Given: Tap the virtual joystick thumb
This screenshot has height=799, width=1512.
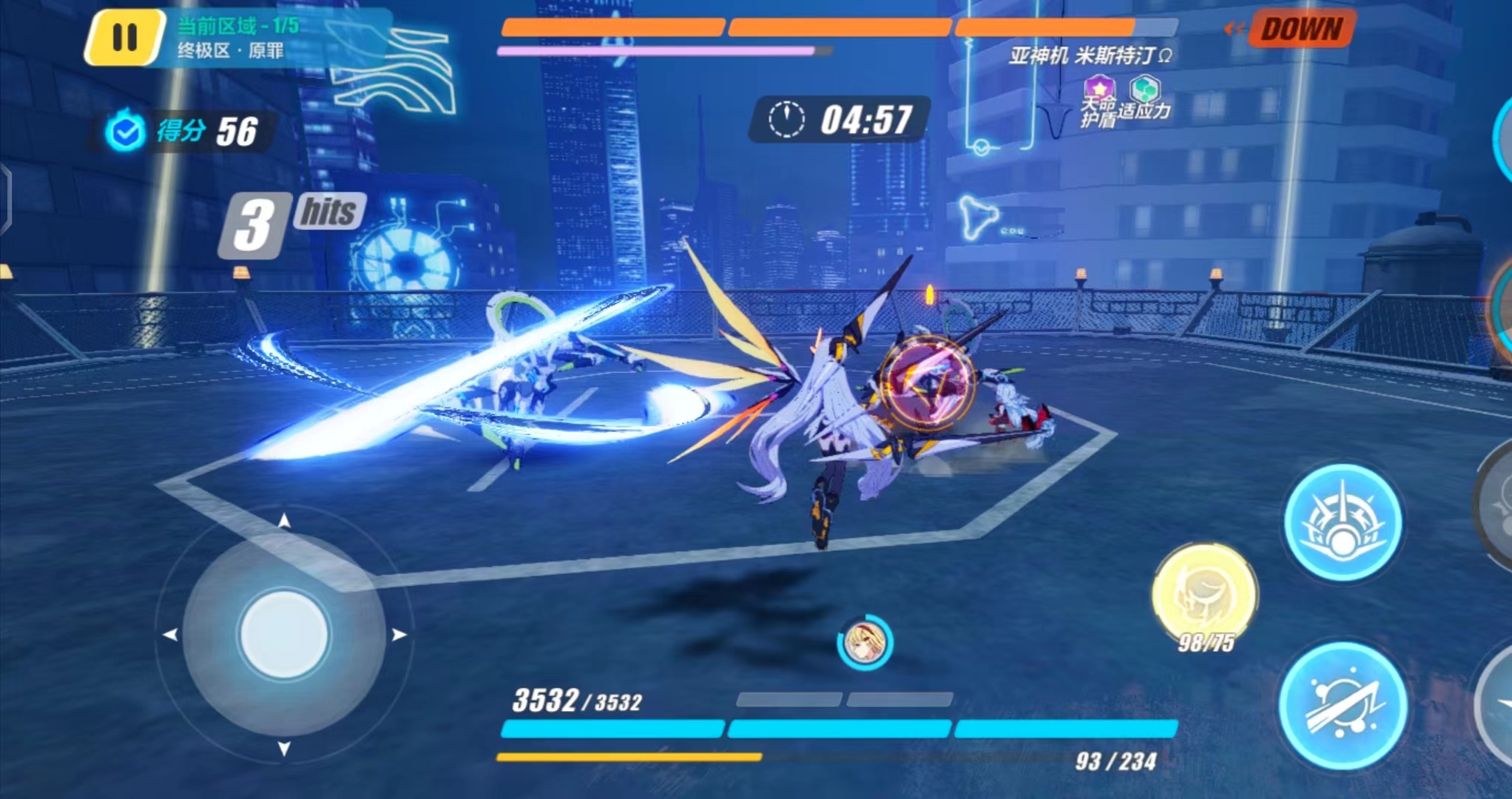Looking at the screenshot, I should click(x=284, y=634).
